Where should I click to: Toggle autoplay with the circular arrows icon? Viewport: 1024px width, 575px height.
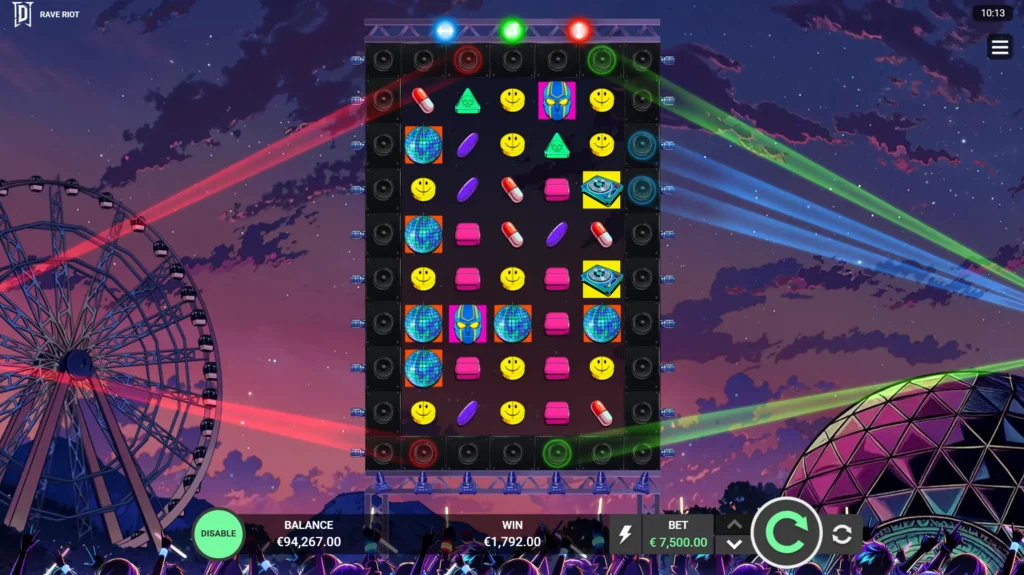click(x=842, y=534)
